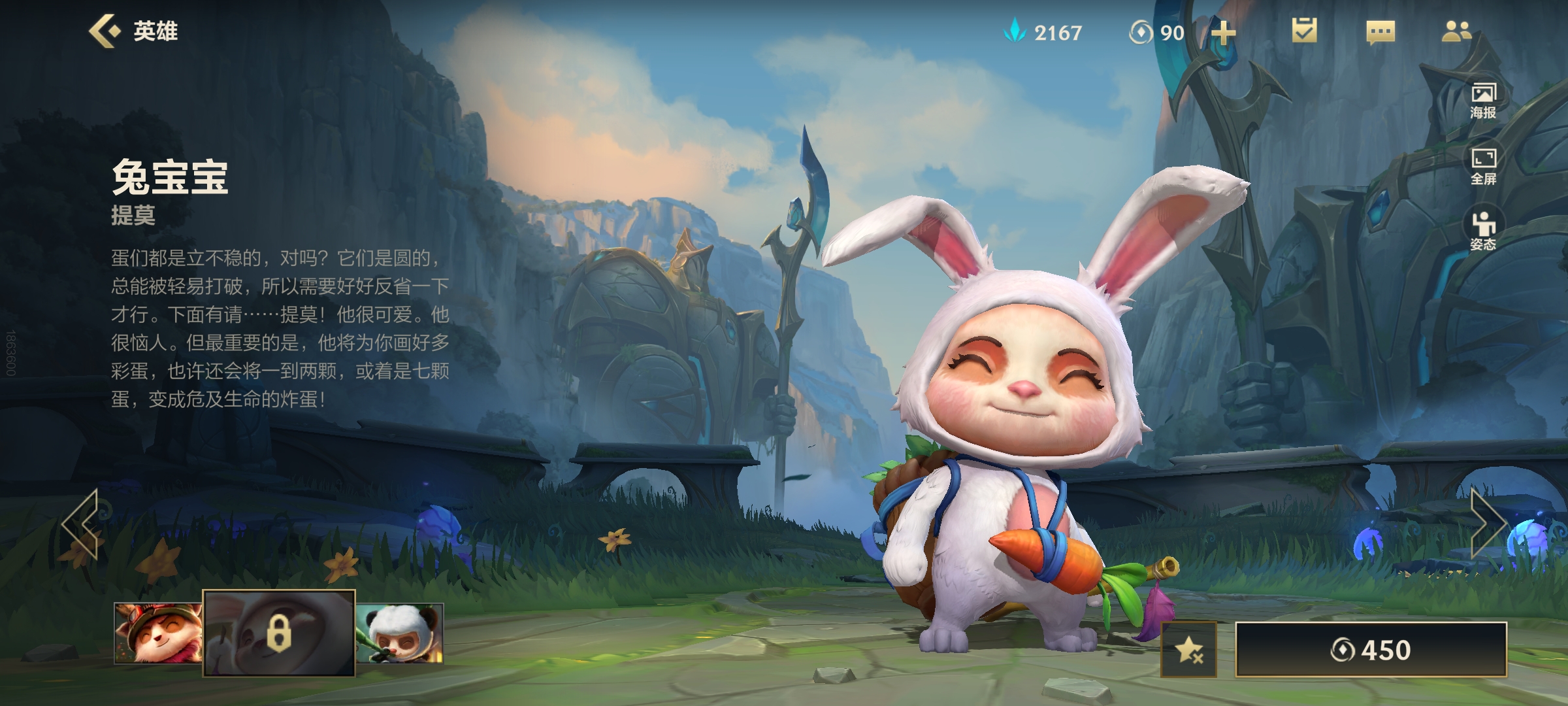Show the next skin with right arrow
The width and height of the screenshot is (1568, 706).
1488,524
